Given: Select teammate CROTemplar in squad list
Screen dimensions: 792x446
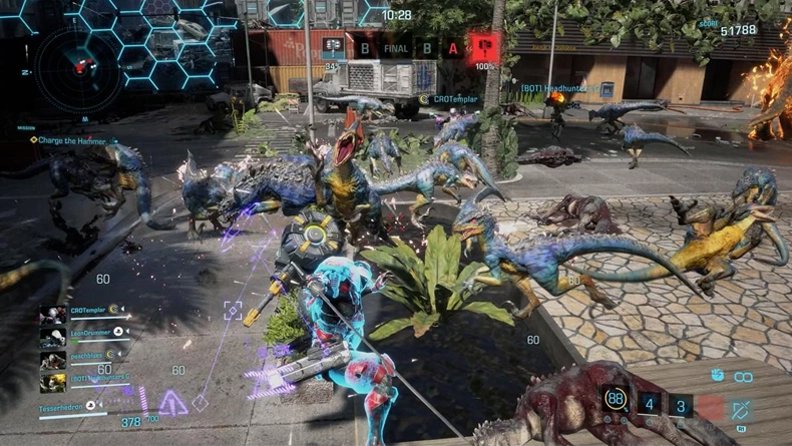Looking at the screenshot, I should click(88, 310).
